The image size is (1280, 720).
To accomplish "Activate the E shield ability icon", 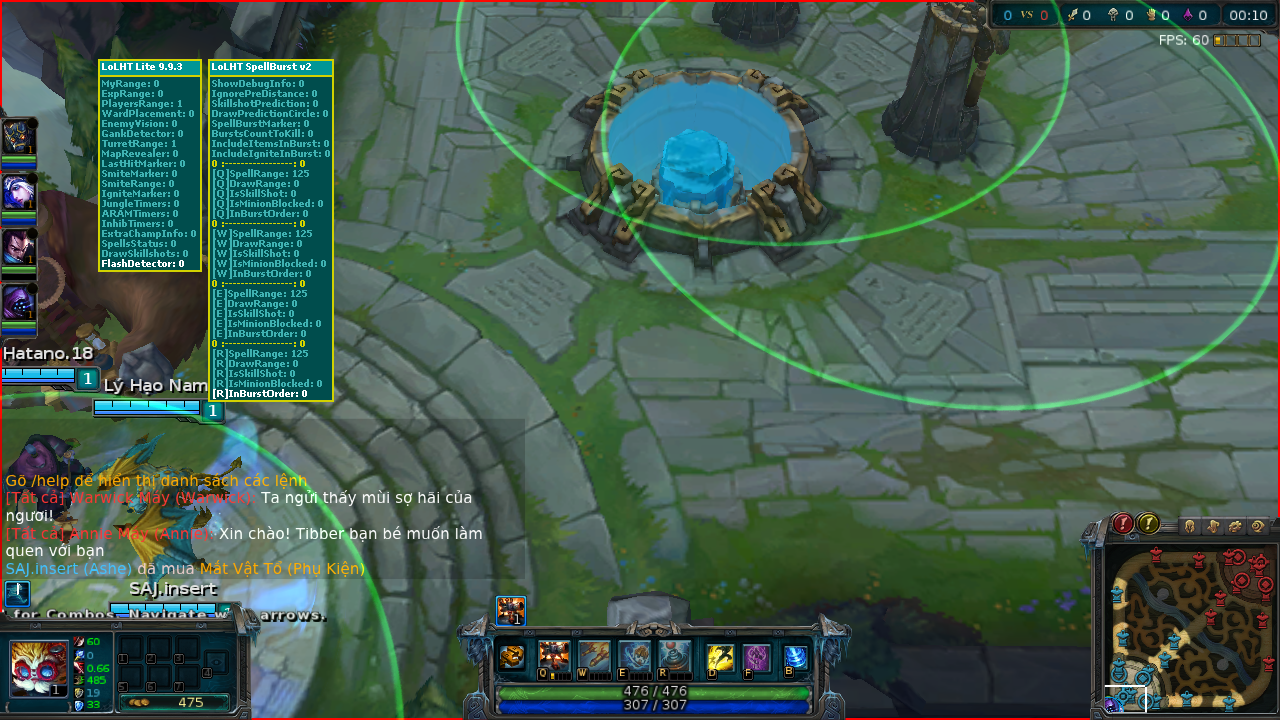I will coord(634,655).
